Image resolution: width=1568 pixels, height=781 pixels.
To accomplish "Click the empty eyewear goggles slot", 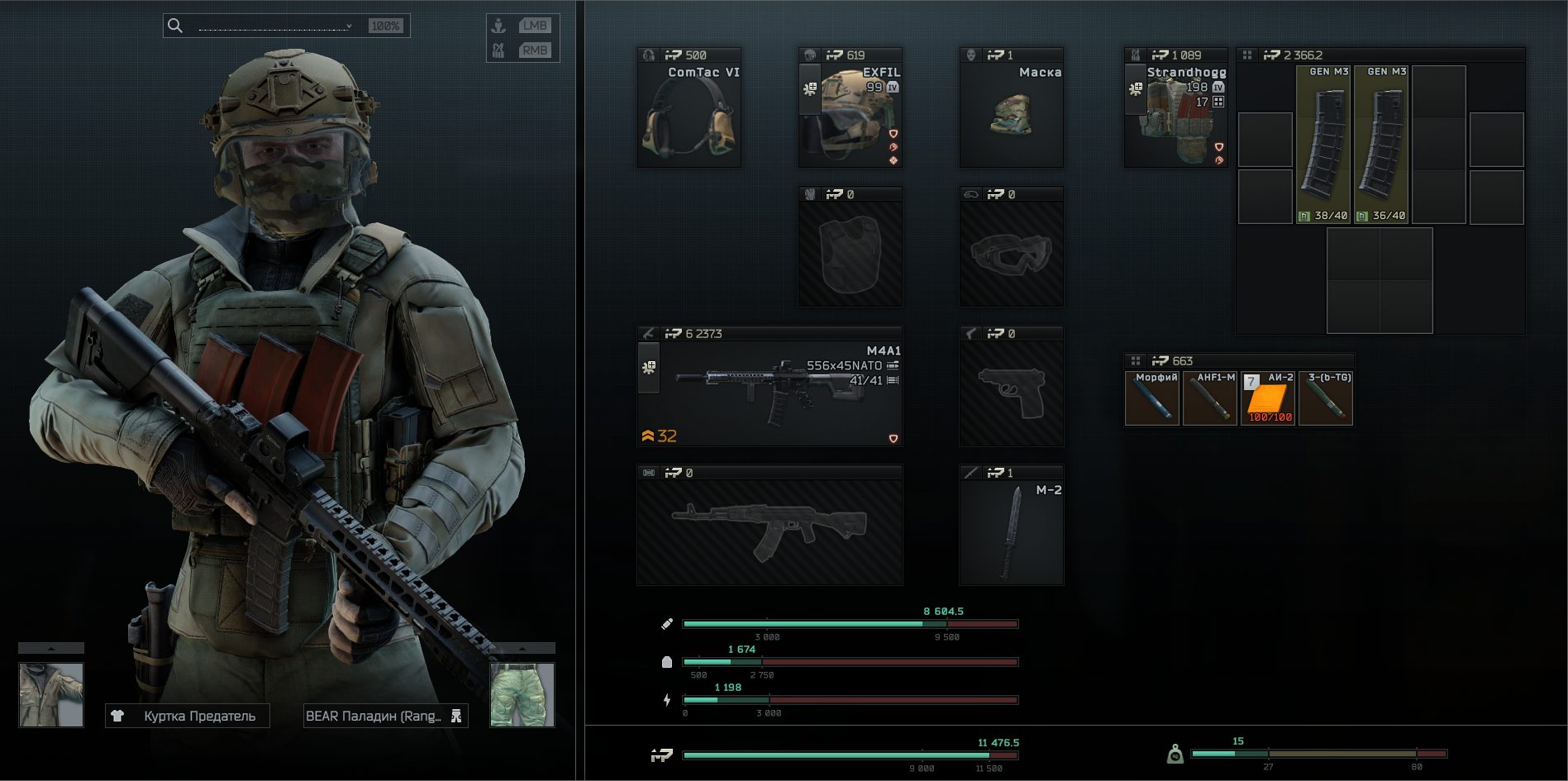I will click(1011, 254).
